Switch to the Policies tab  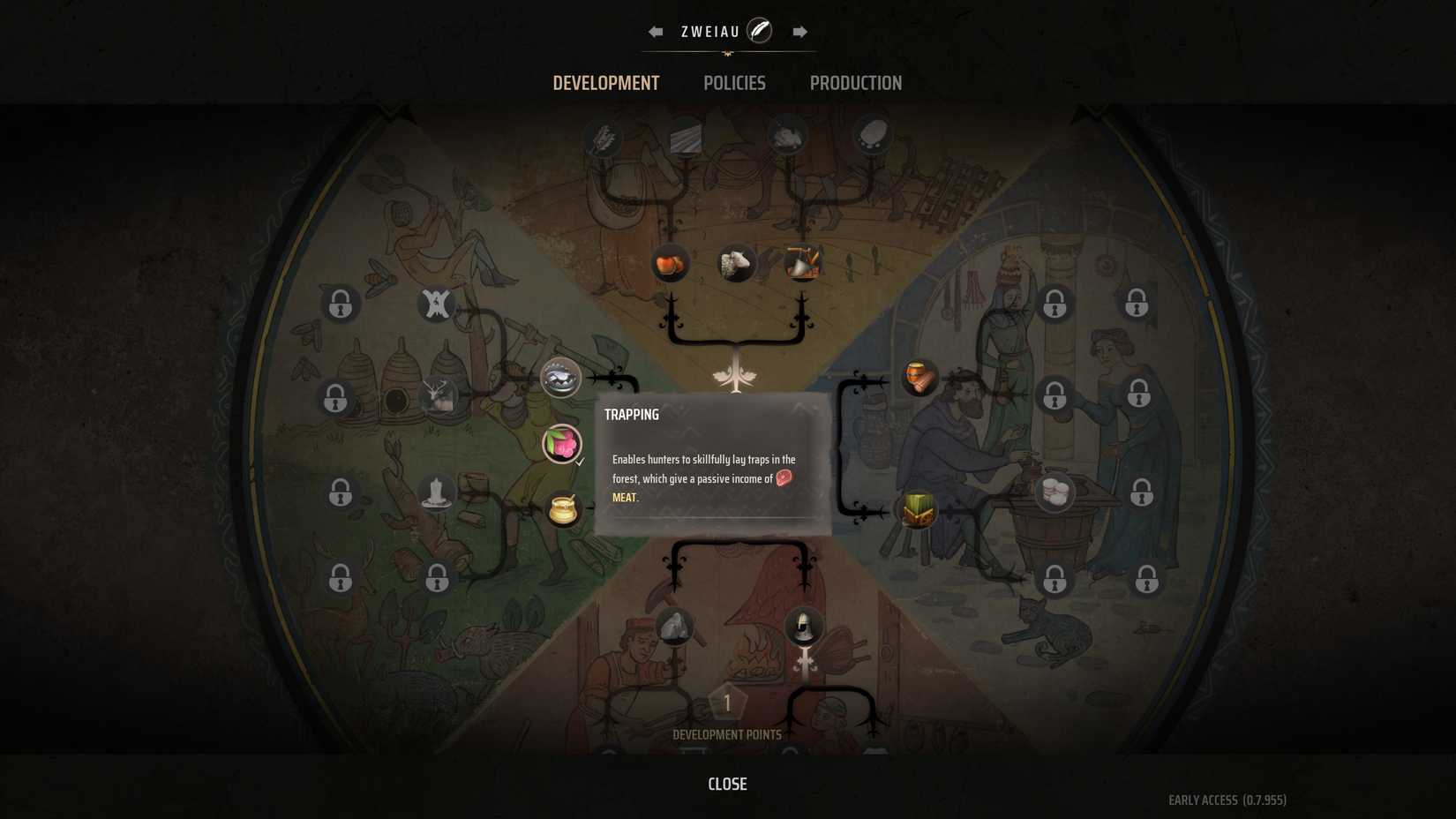coord(734,83)
